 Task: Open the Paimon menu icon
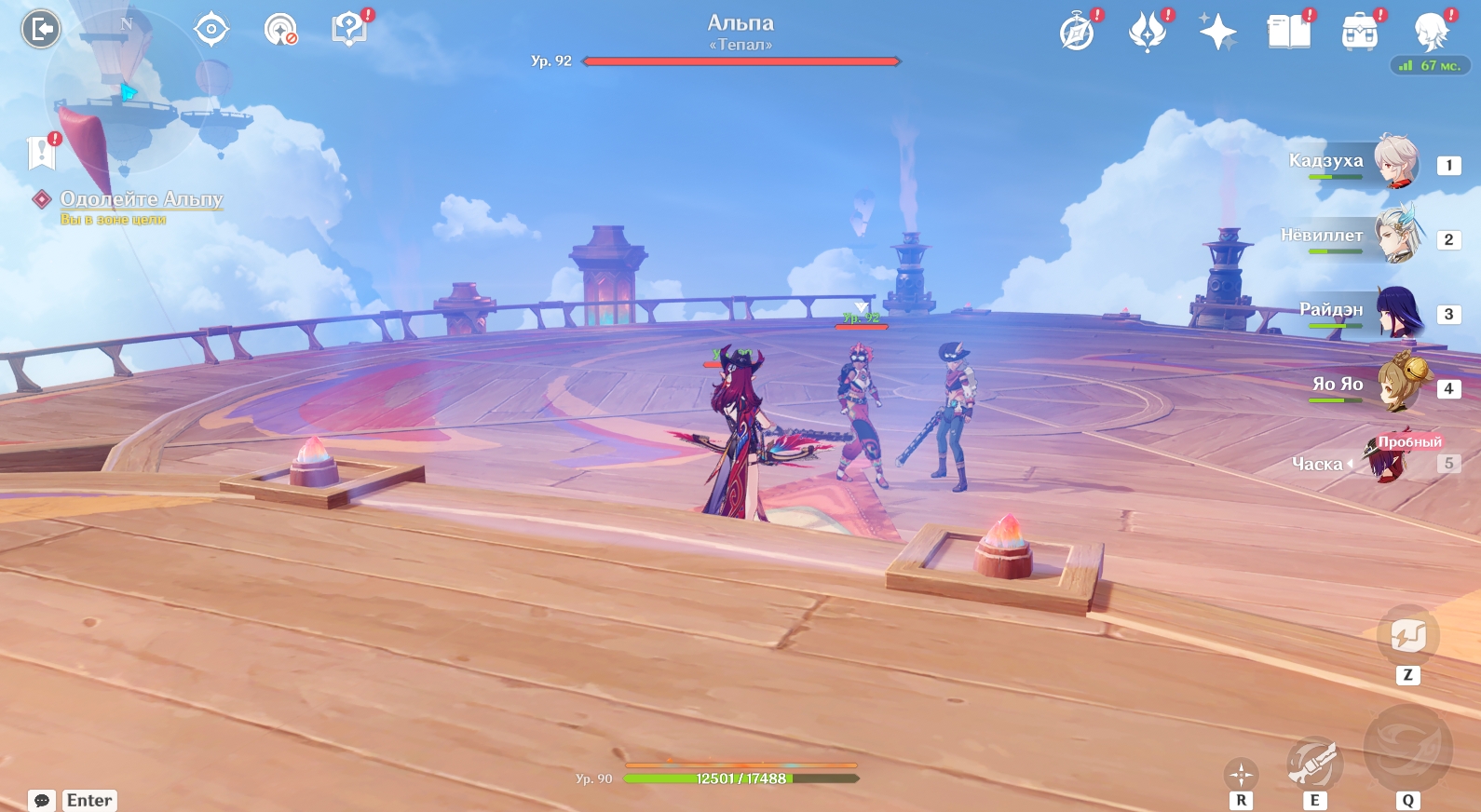click(1431, 33)
